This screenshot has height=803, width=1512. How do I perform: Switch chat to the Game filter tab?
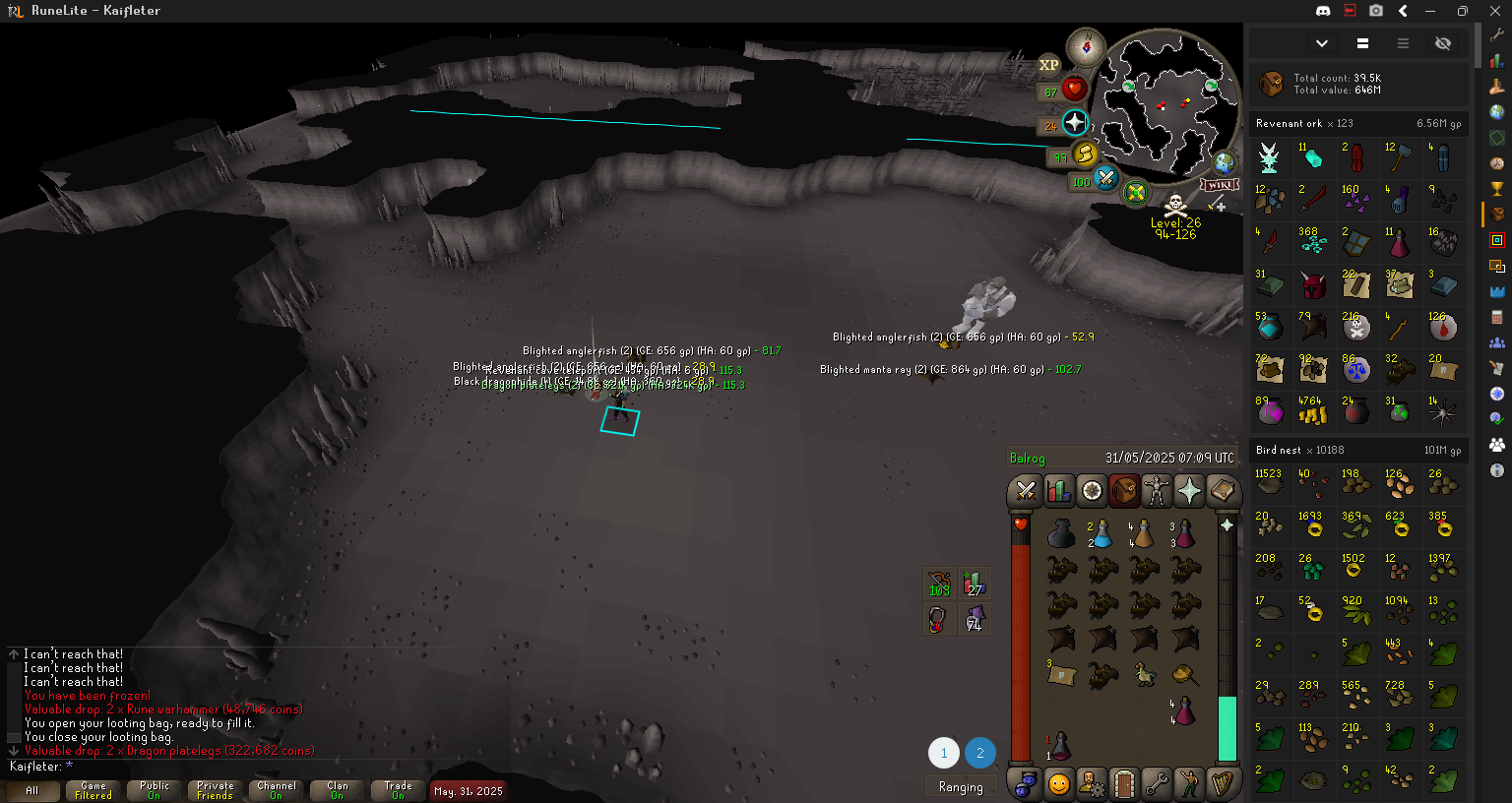click(94, 790)
